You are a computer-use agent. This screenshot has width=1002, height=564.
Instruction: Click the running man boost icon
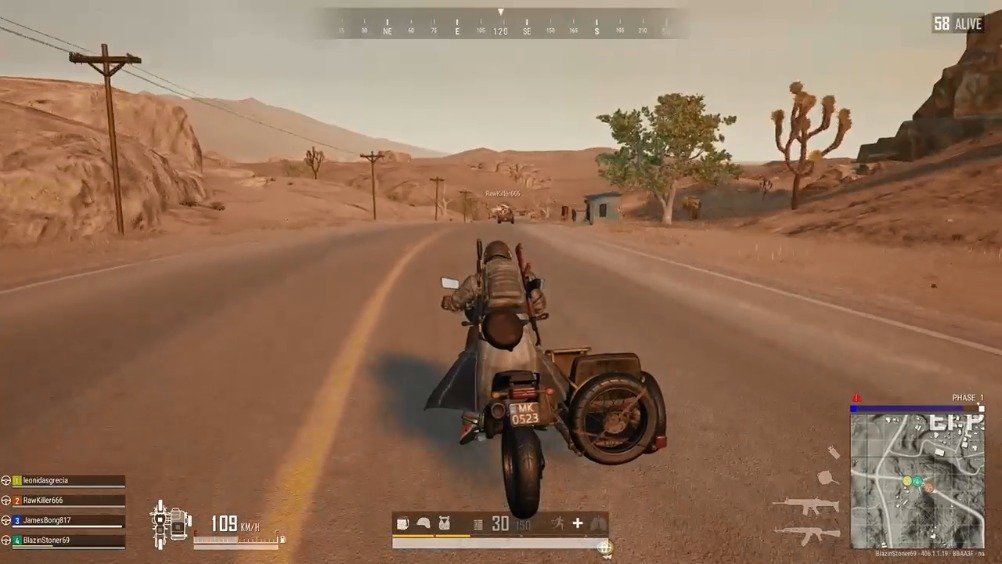coord(556,523)
